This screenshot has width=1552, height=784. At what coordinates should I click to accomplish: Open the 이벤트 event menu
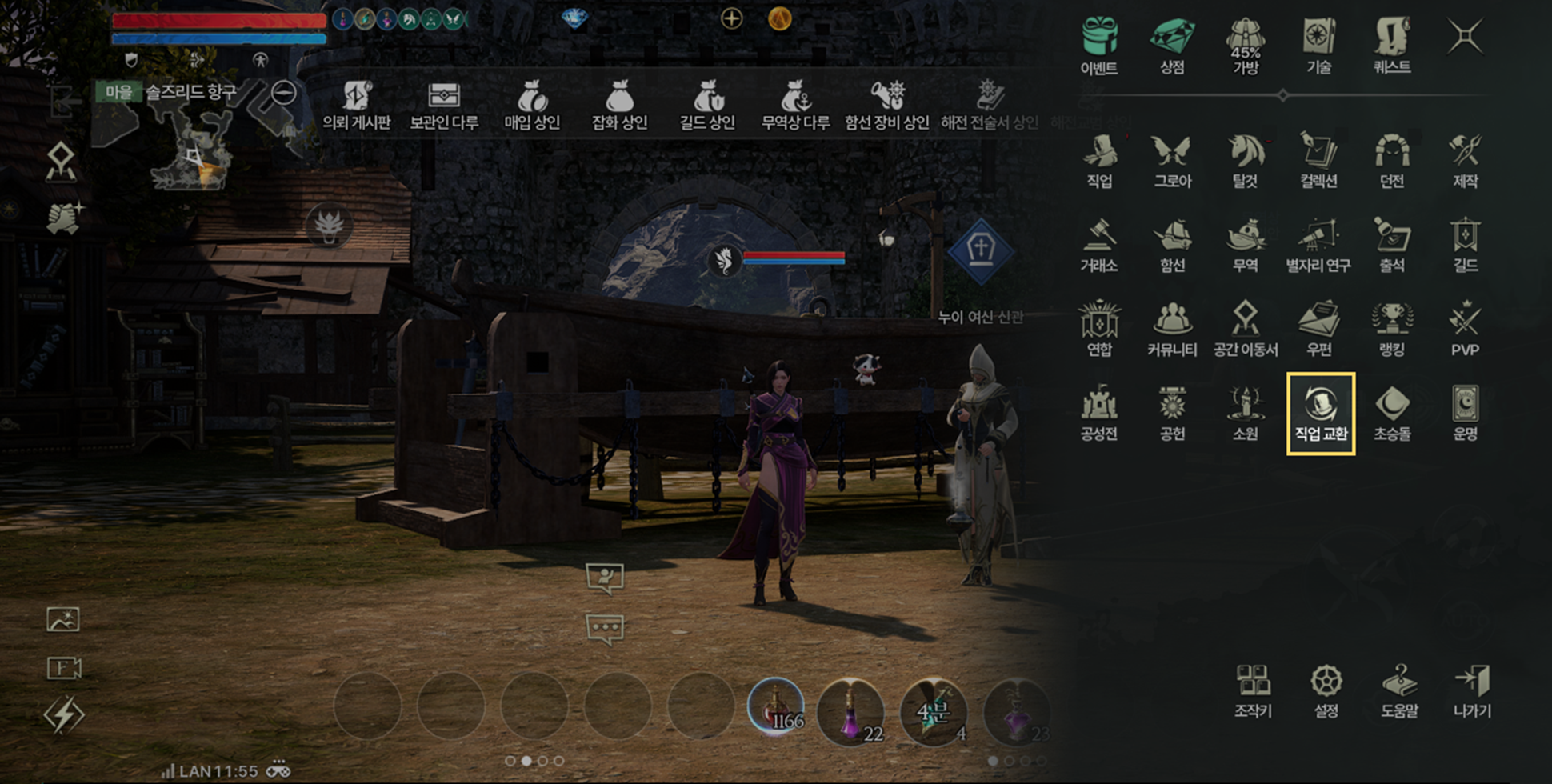click(x=1099, y=45)
